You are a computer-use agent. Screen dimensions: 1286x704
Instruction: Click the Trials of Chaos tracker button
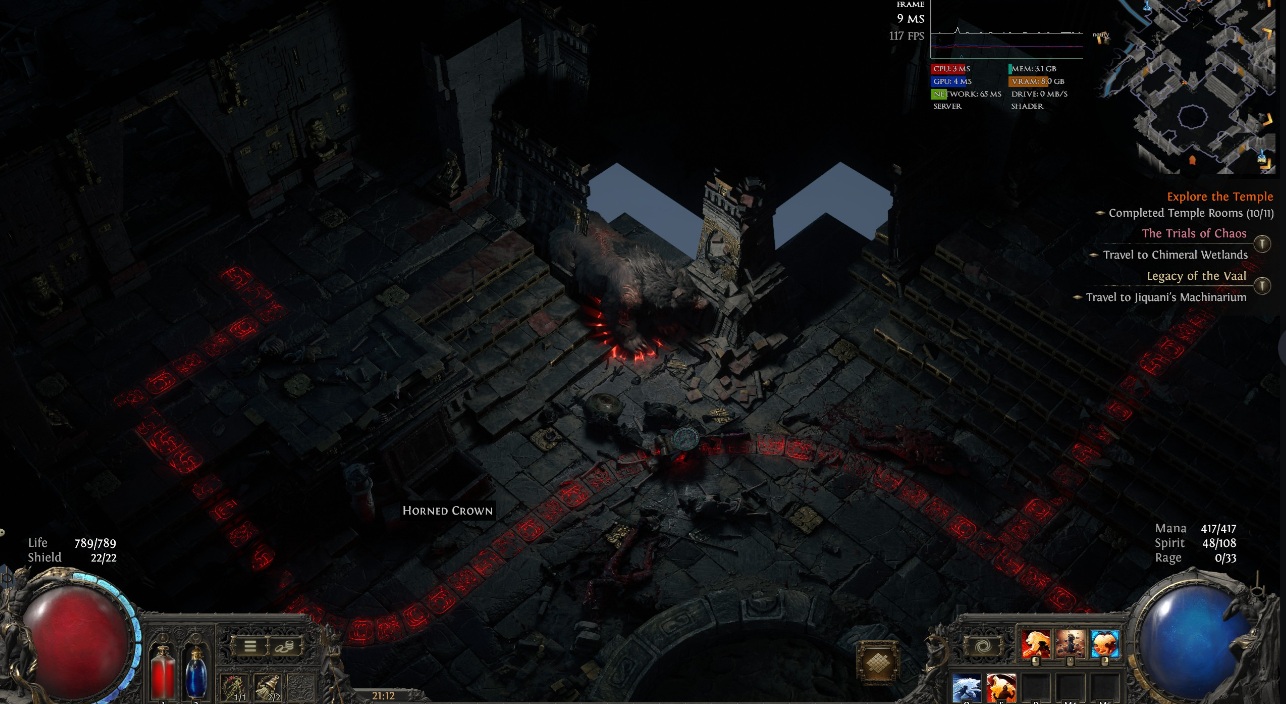tap(1262, 244)
